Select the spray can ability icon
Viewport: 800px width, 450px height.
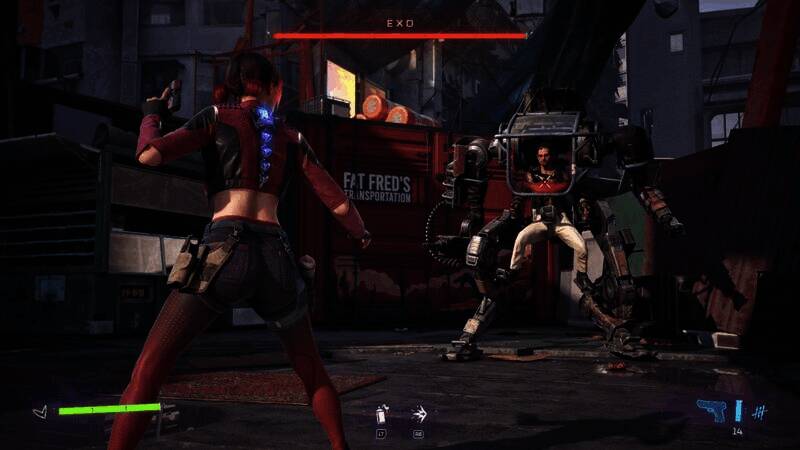381,412
